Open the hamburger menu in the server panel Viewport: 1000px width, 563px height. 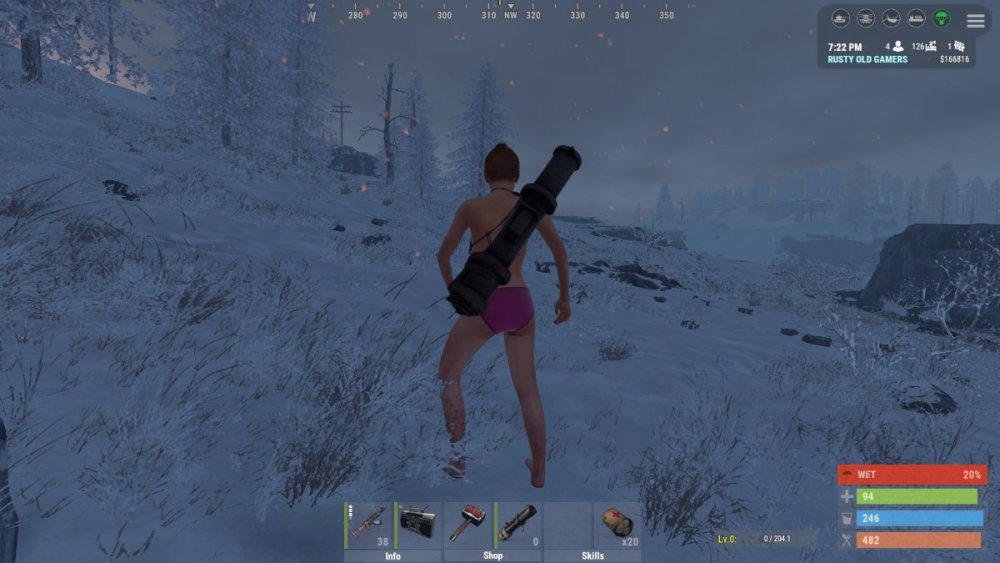click(975, 20)
